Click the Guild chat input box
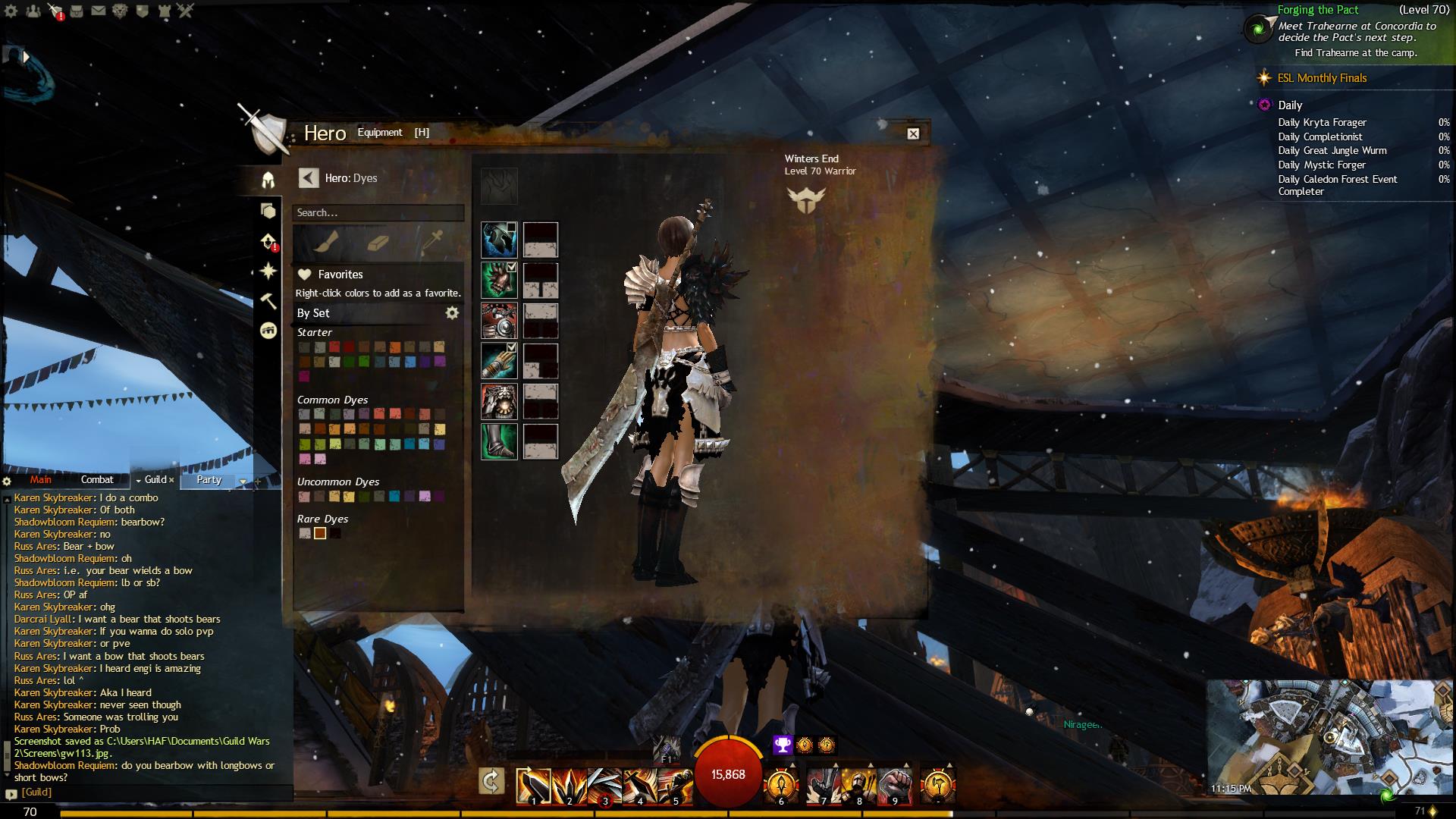Viewport: 1456px width, 819px height. pos(152,792)
